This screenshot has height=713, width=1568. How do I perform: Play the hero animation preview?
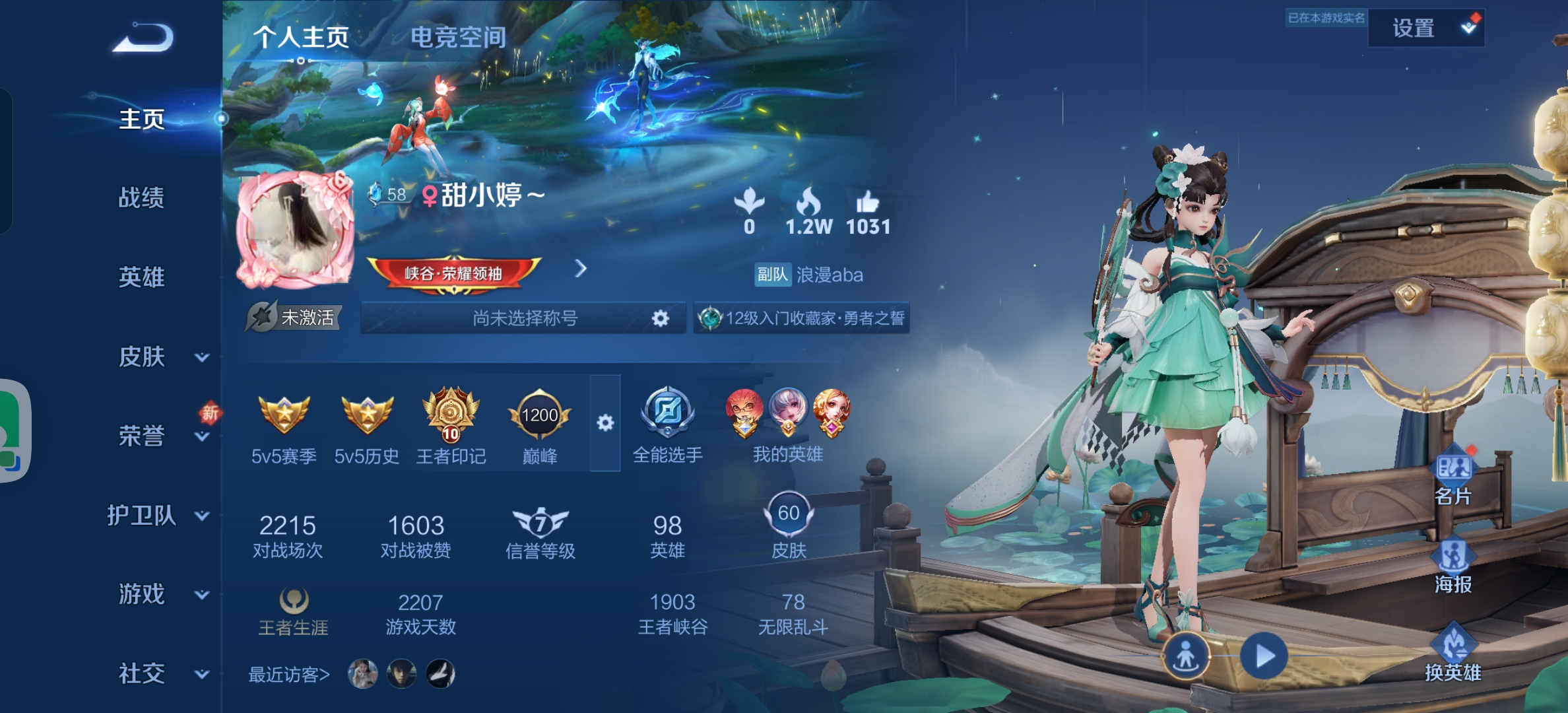[x=1263, y=656]
